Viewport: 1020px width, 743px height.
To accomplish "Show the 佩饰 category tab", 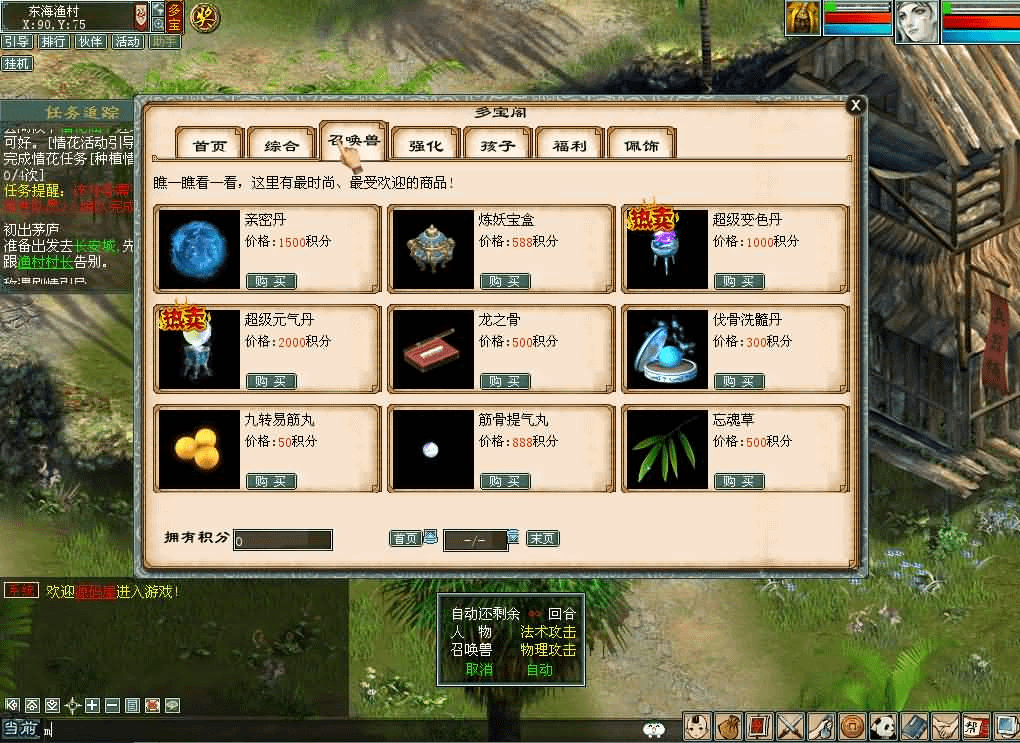I will coord(642,145).
